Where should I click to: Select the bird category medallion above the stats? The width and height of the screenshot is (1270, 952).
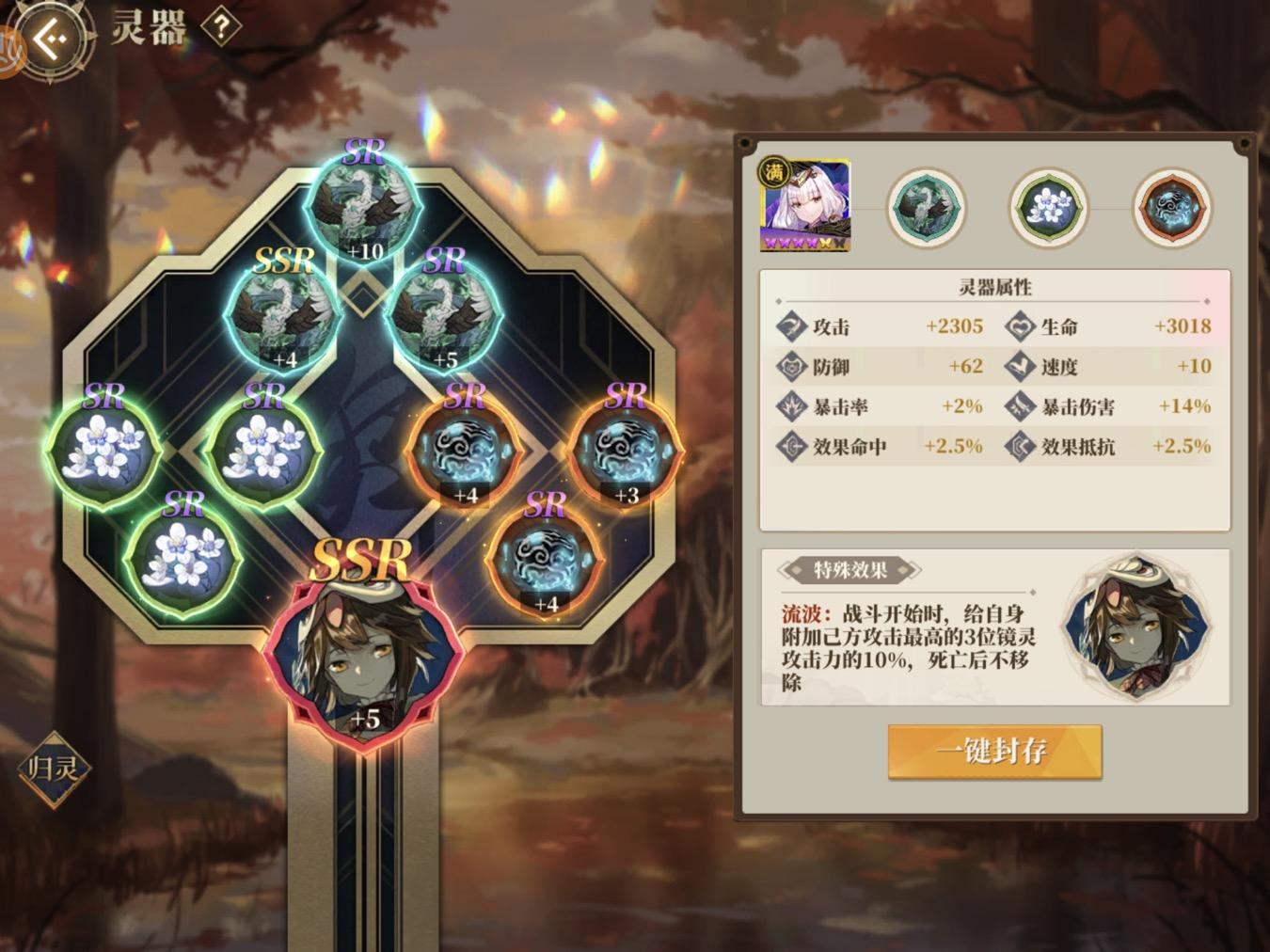click(927, 207)
